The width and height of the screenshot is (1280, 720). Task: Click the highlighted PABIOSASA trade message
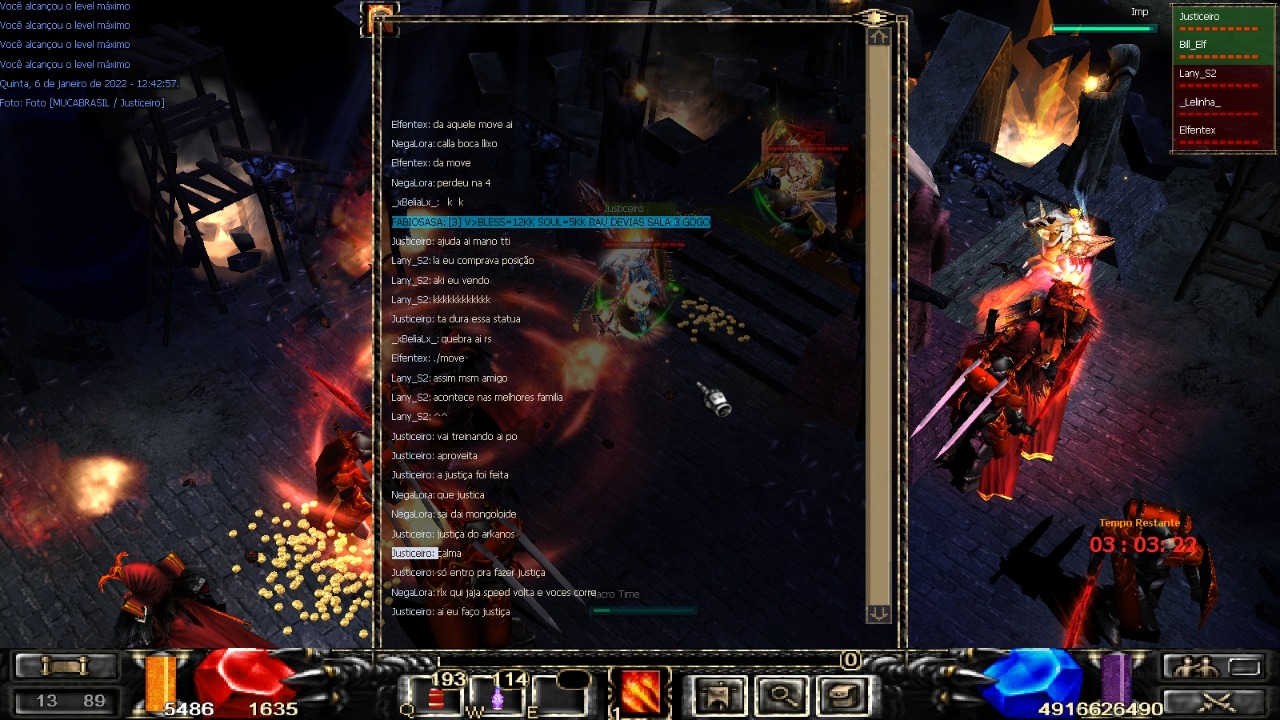click(x=550, y=222)
